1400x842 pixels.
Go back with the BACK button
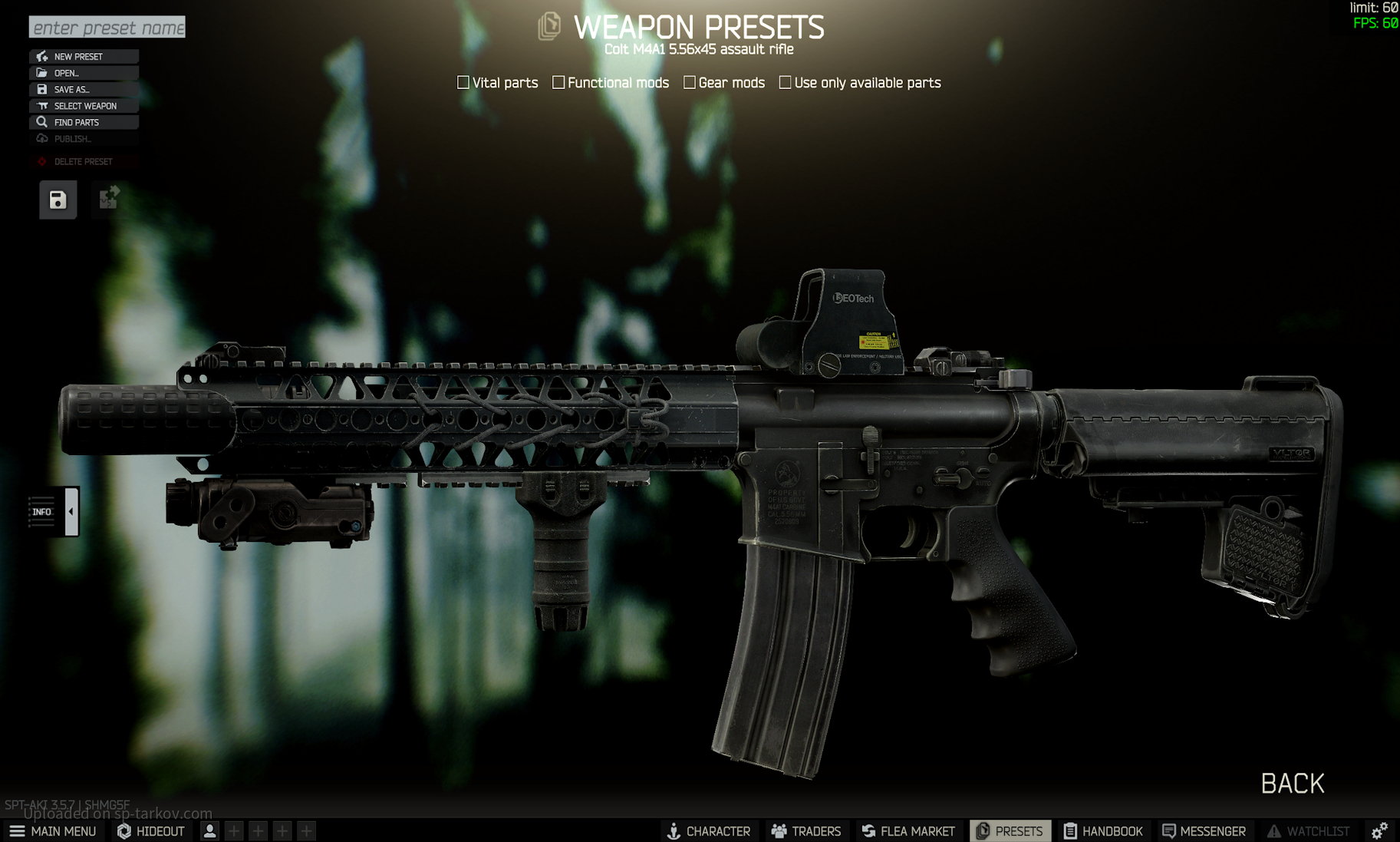click(x=1292, y=784)
